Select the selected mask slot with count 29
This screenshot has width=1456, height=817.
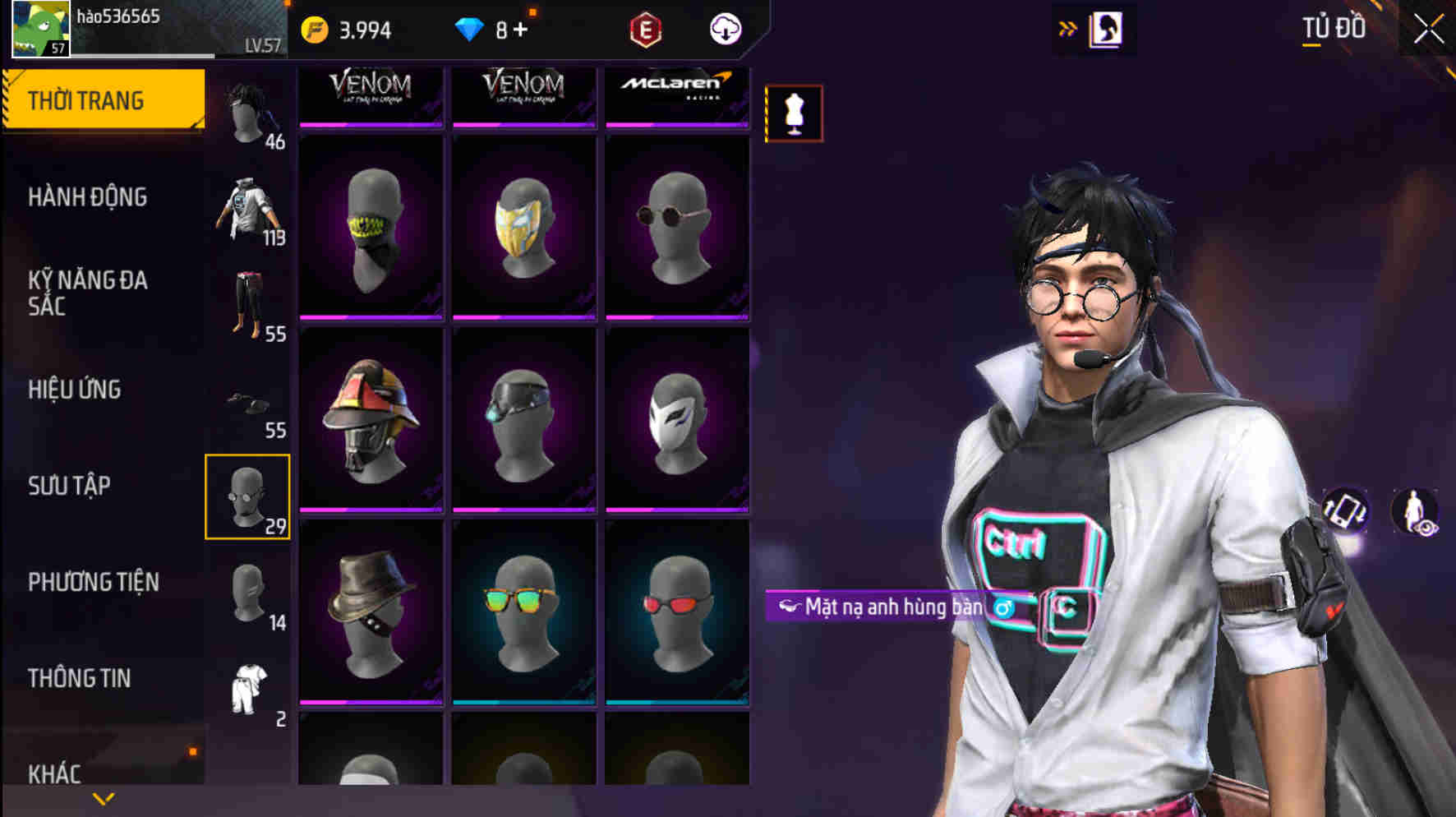[248, 496]
